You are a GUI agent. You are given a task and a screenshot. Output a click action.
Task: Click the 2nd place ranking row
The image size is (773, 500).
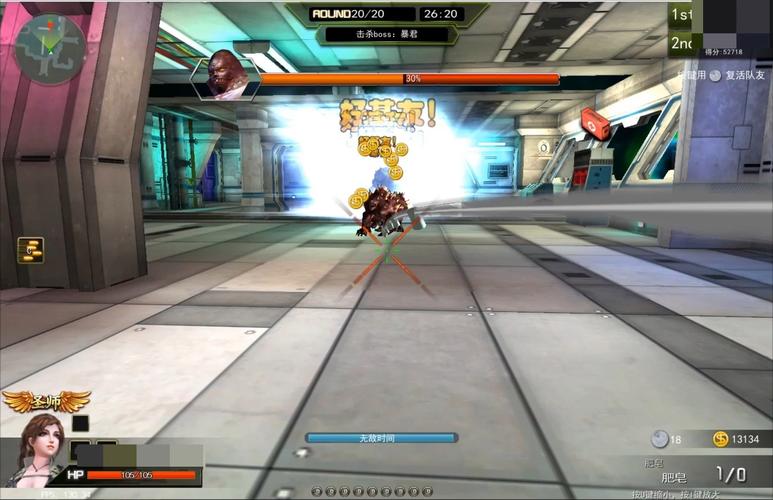click(681, 44)
